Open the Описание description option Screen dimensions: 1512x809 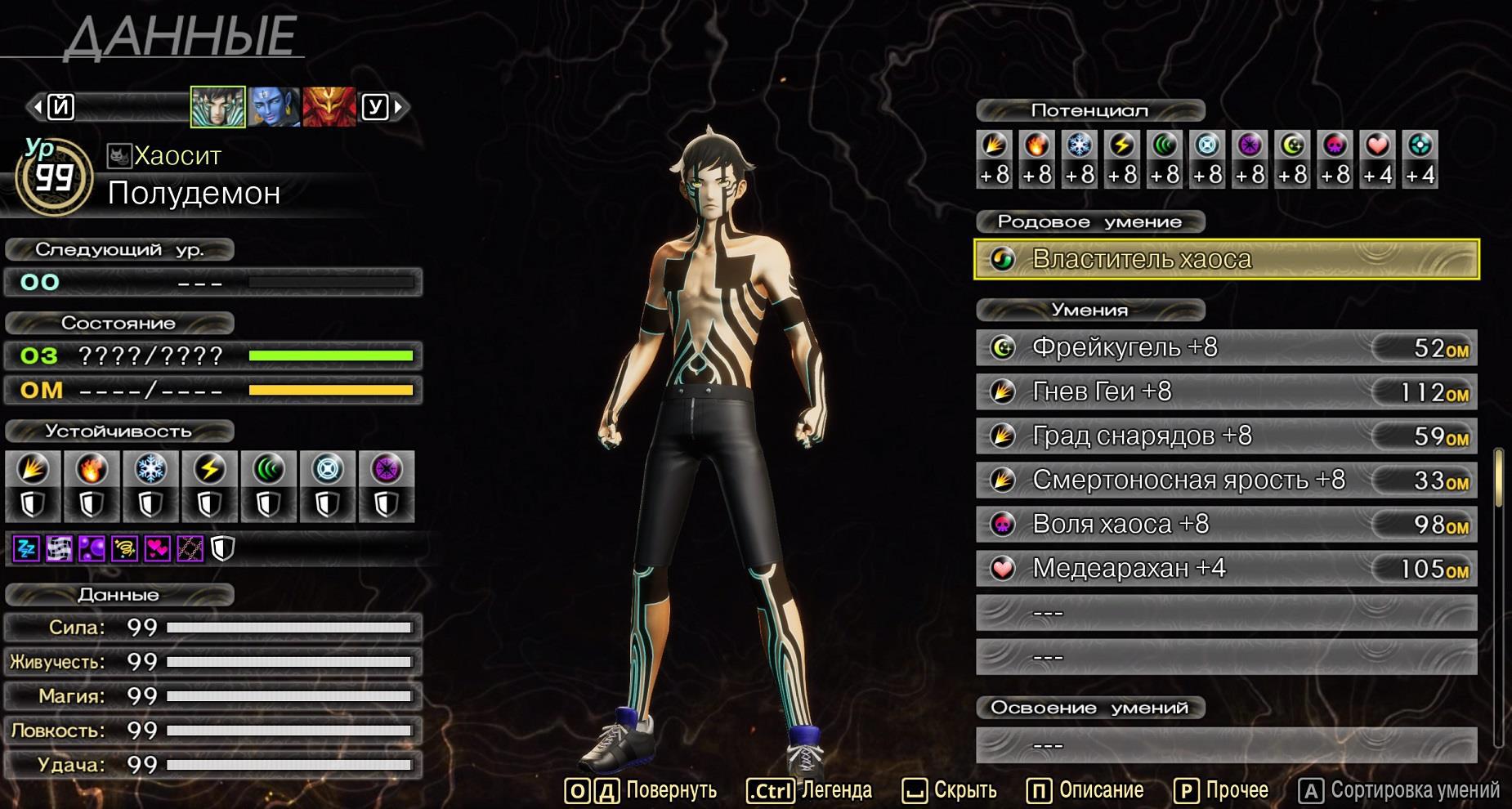pos(1085,790)
